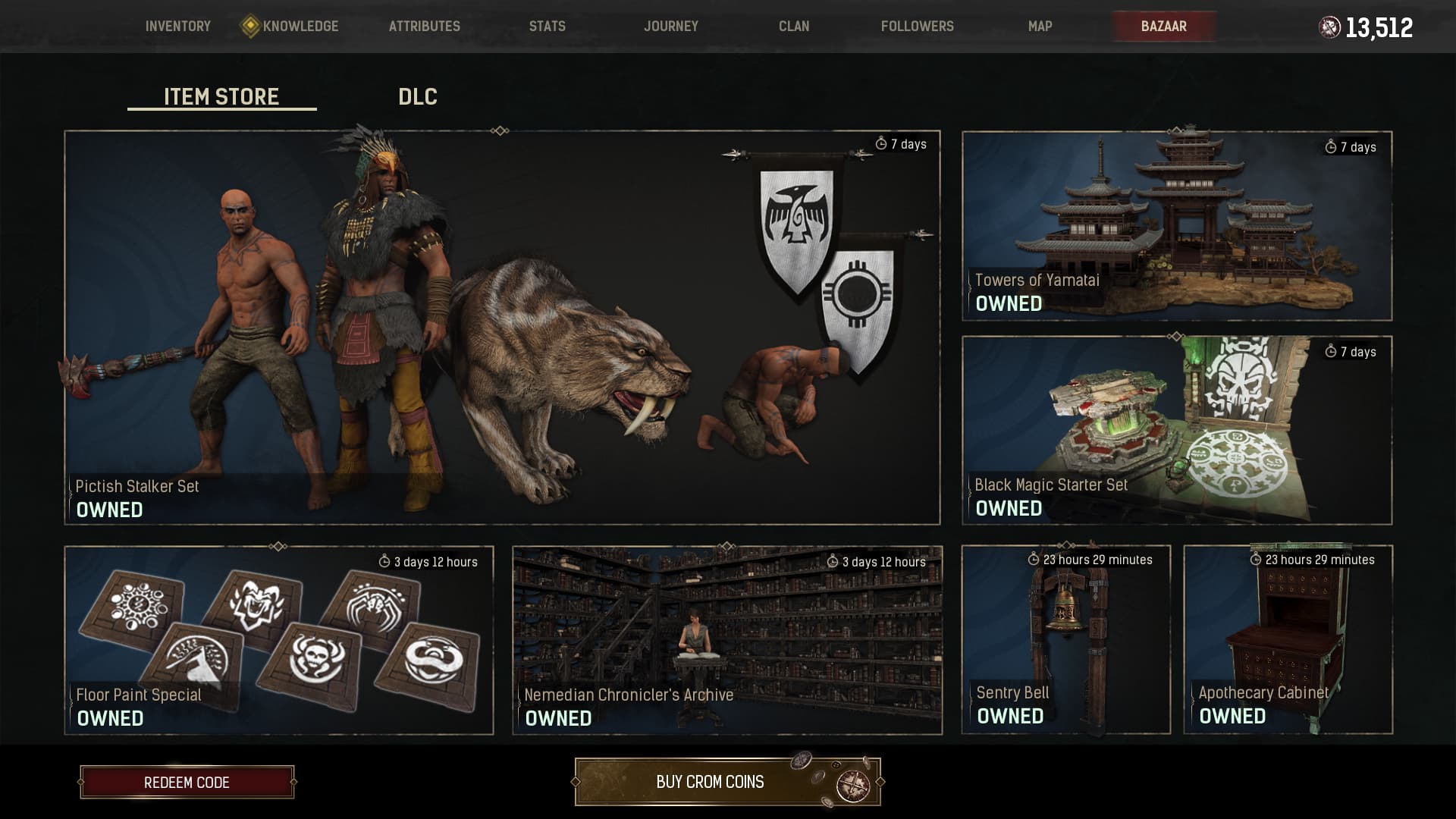
Task: Select the Item Store section
Action: 221,97
